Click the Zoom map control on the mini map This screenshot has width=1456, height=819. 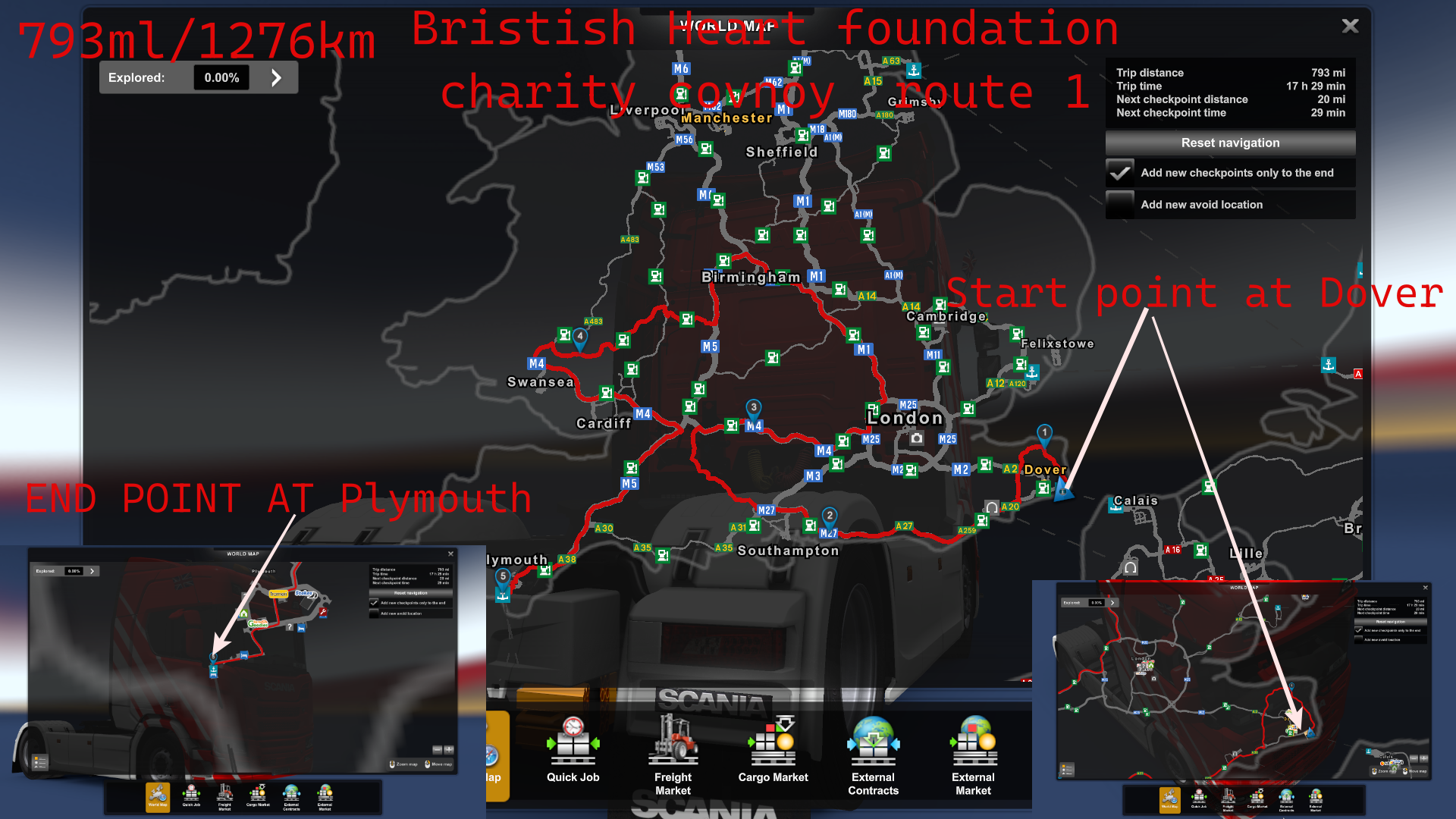(x=404, y=764)
